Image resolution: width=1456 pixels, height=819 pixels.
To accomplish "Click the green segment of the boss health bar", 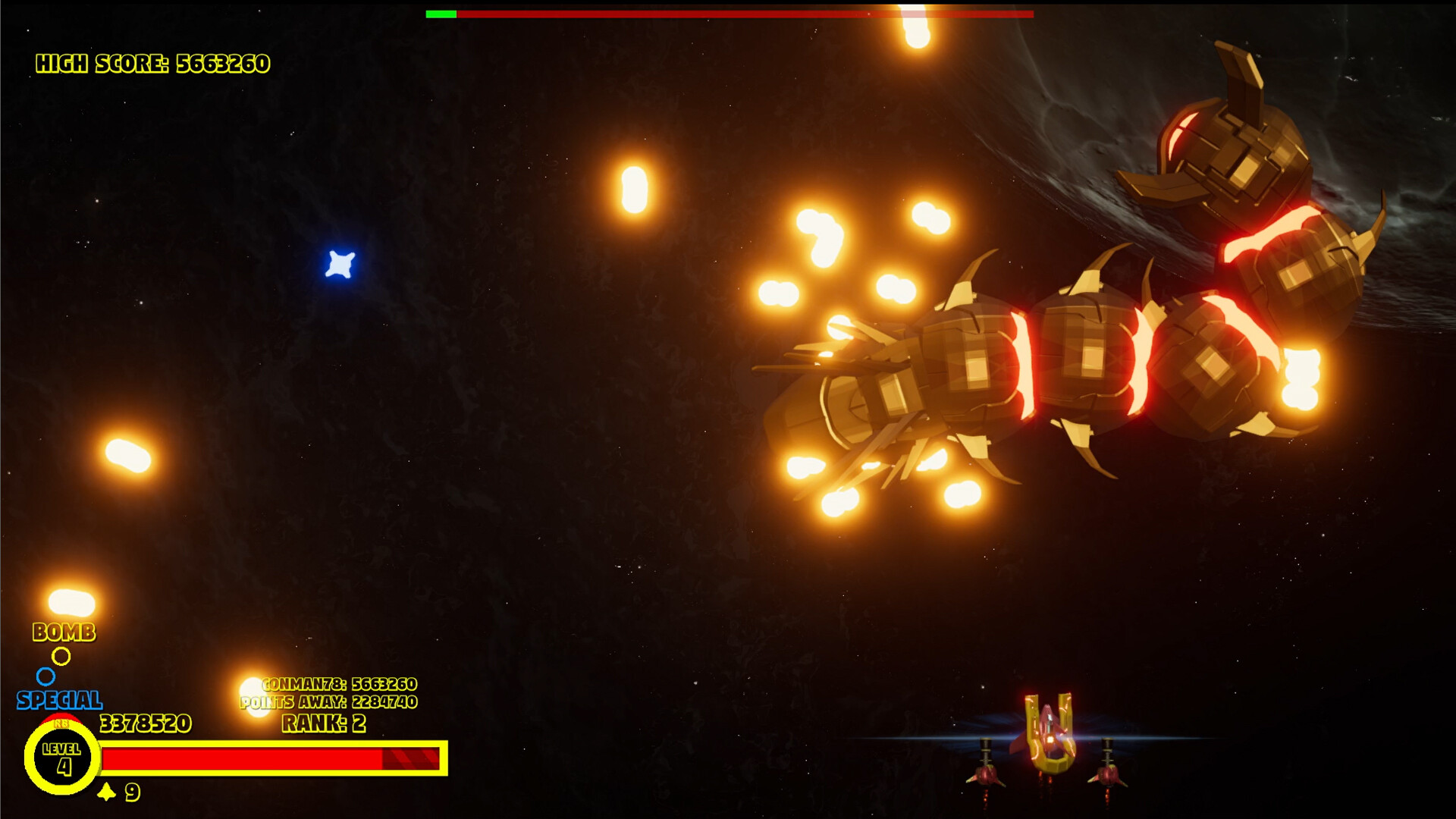I will [442, 13].
